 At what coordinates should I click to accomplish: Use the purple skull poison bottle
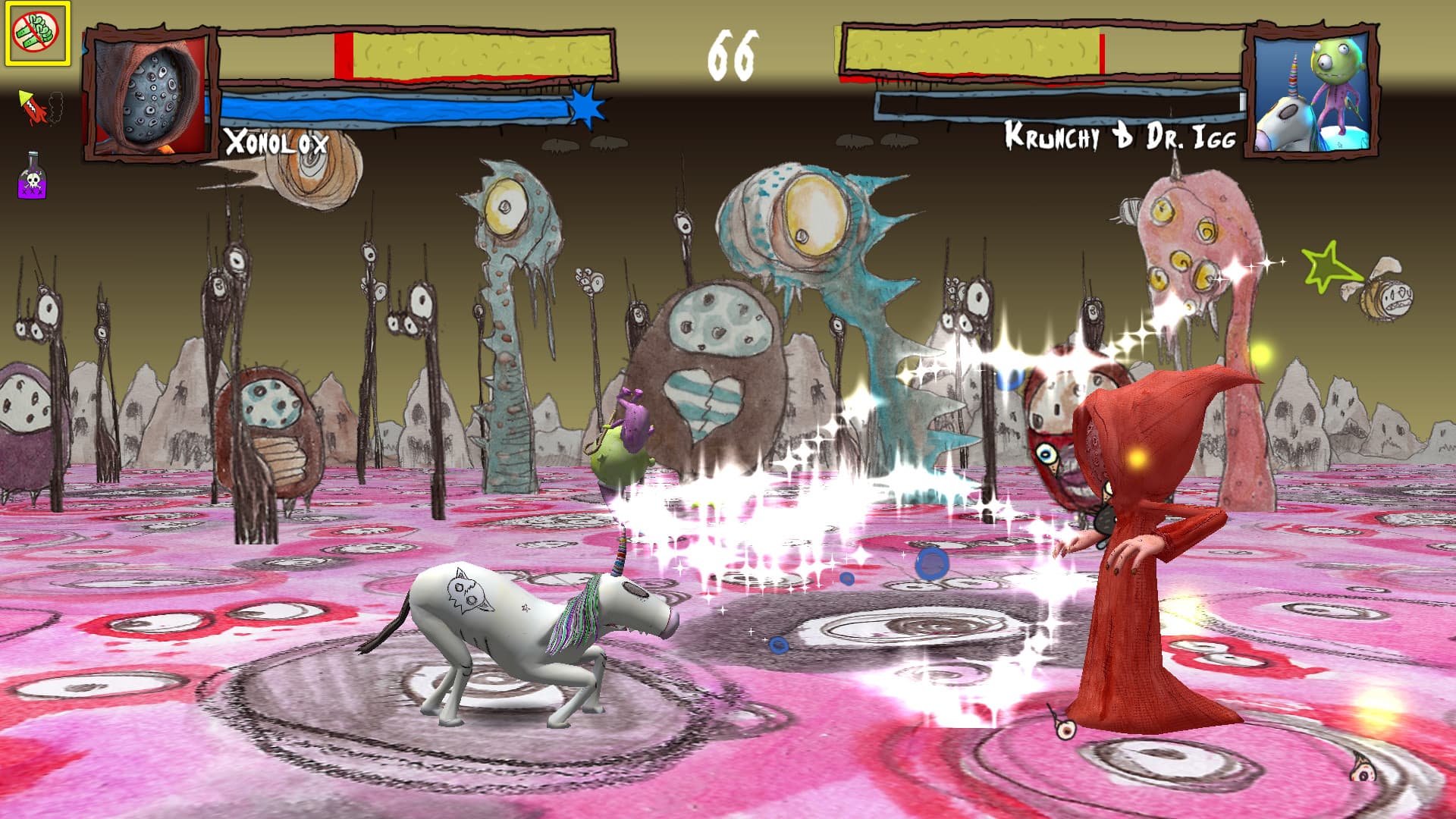pos(33,176)
